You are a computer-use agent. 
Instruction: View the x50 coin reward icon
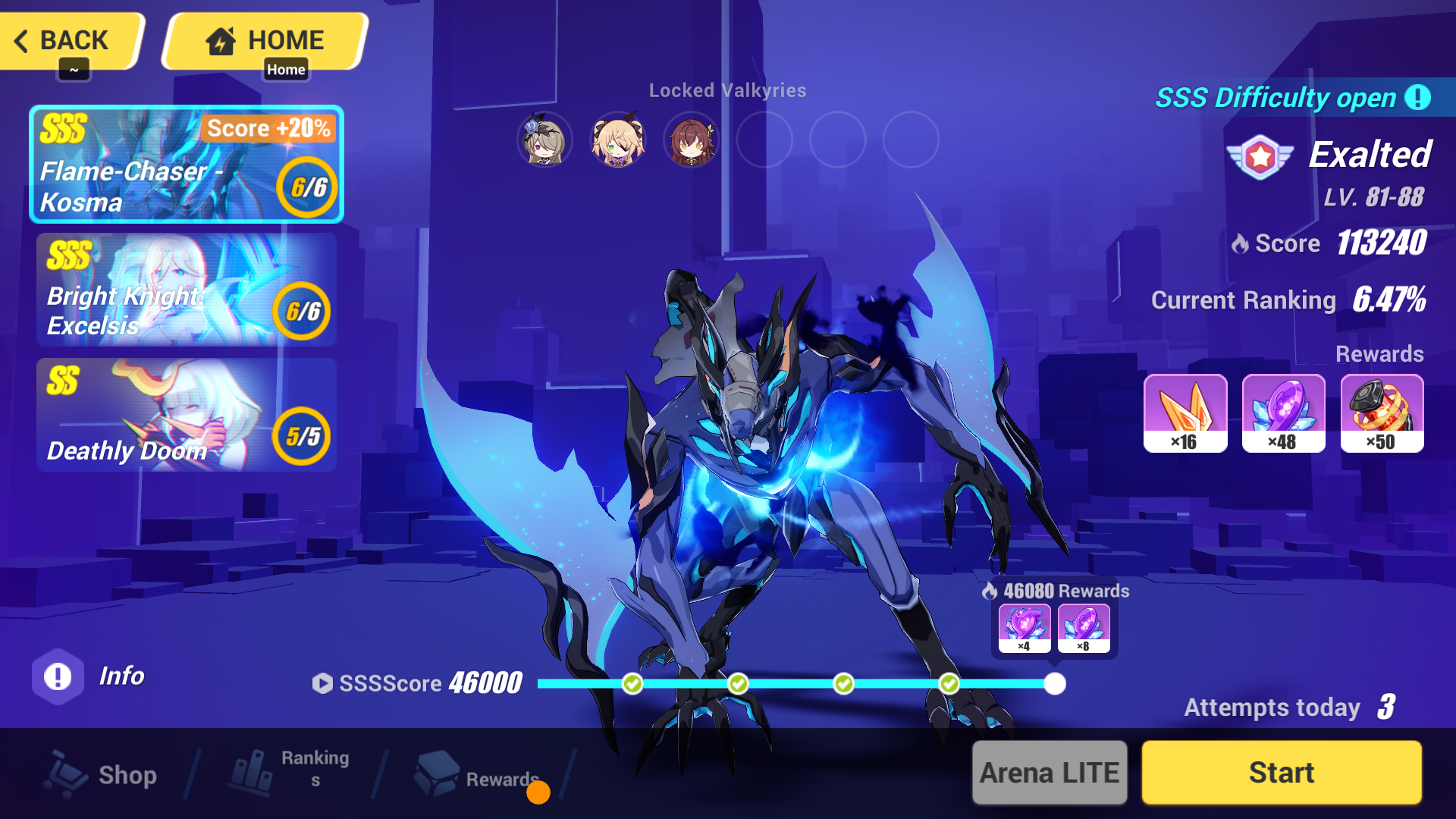coord(1382,413)
